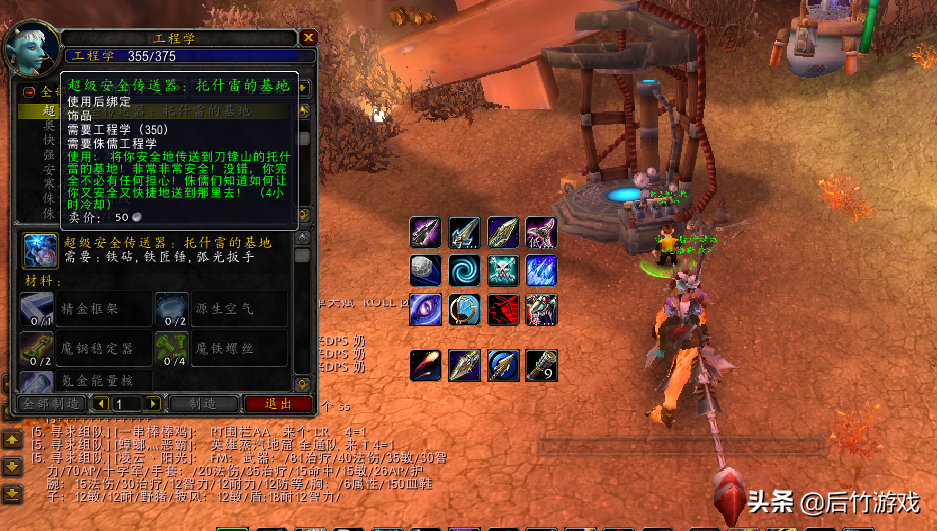Activate the ice shards ability
937x531 pixels.
[542, 271]
